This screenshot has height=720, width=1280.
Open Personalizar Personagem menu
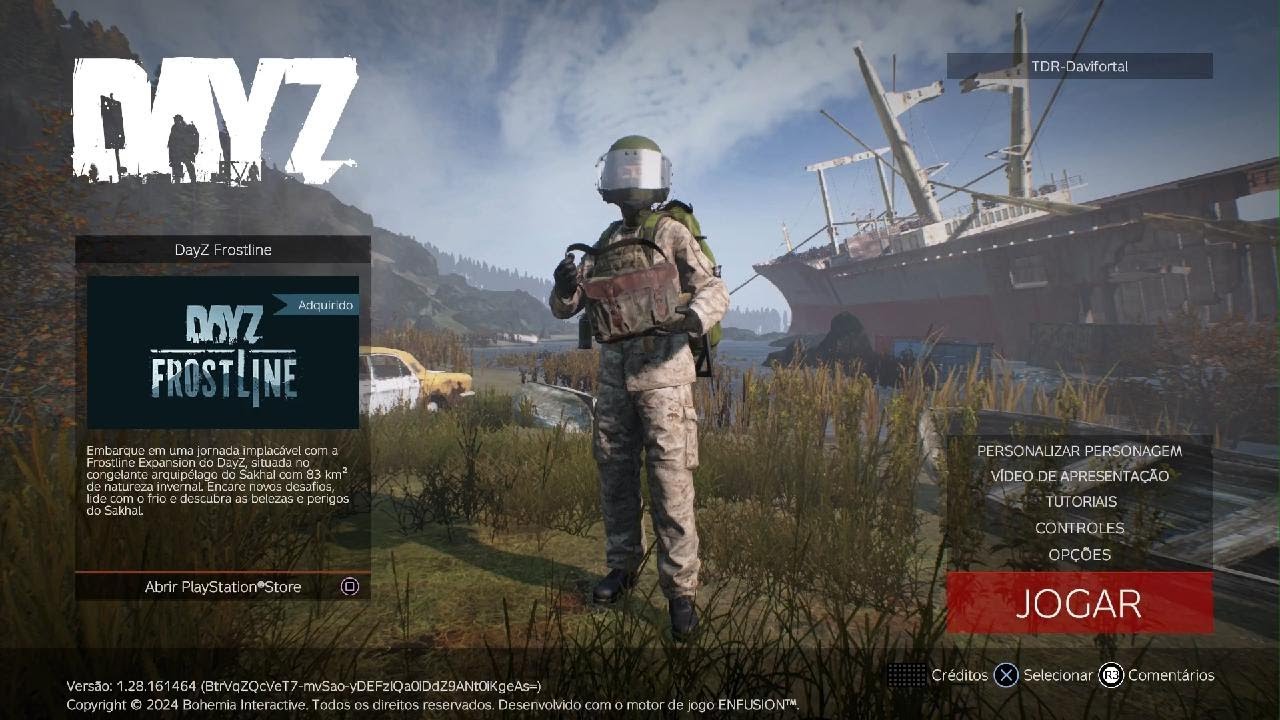point(1079,451)
